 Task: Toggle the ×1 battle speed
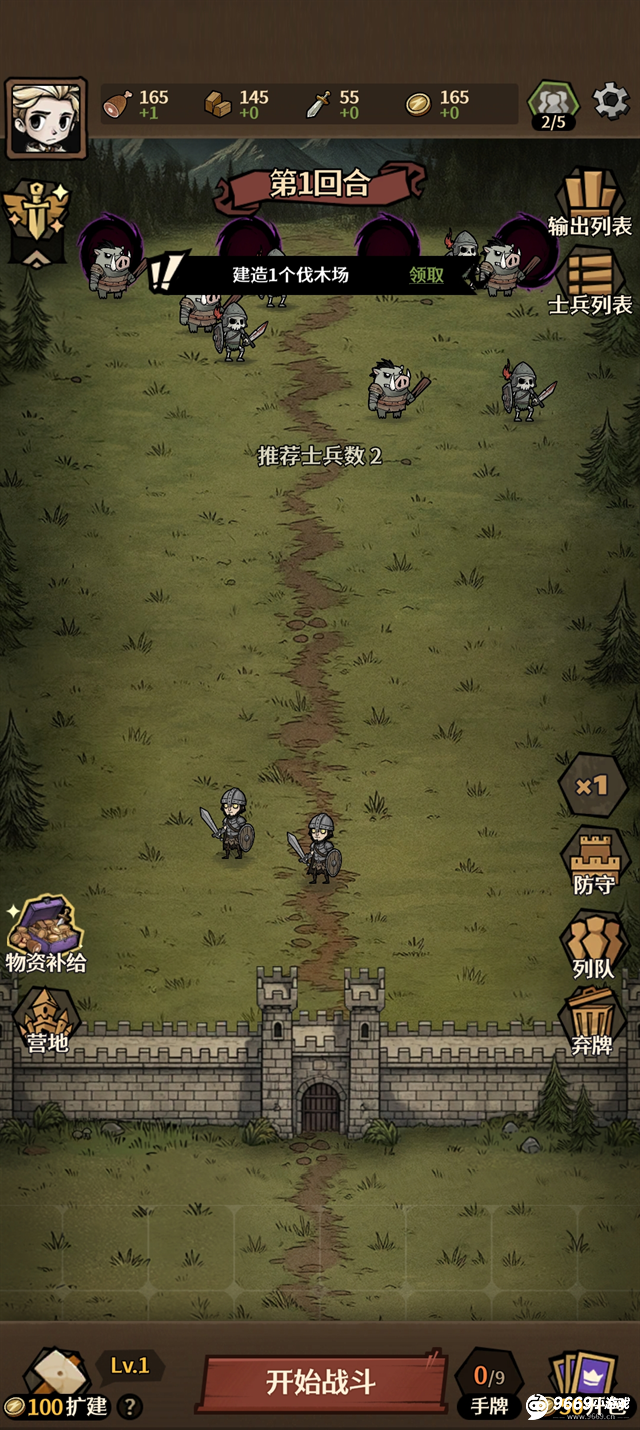click(593, 785)
